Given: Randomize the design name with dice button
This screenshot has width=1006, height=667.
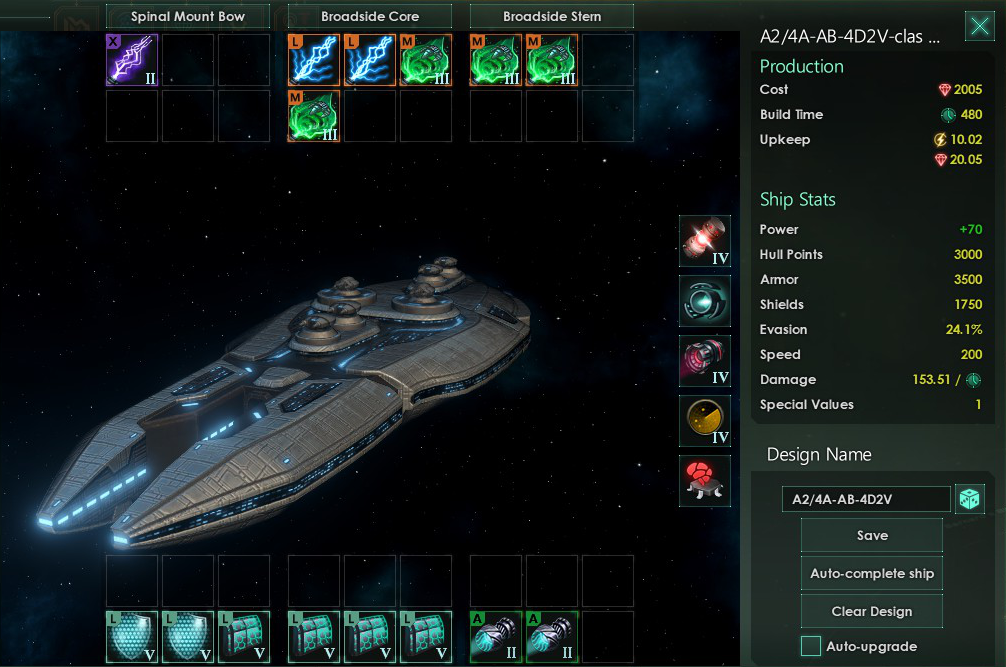Looking at the screenshot, I should [x=969, y=499].
